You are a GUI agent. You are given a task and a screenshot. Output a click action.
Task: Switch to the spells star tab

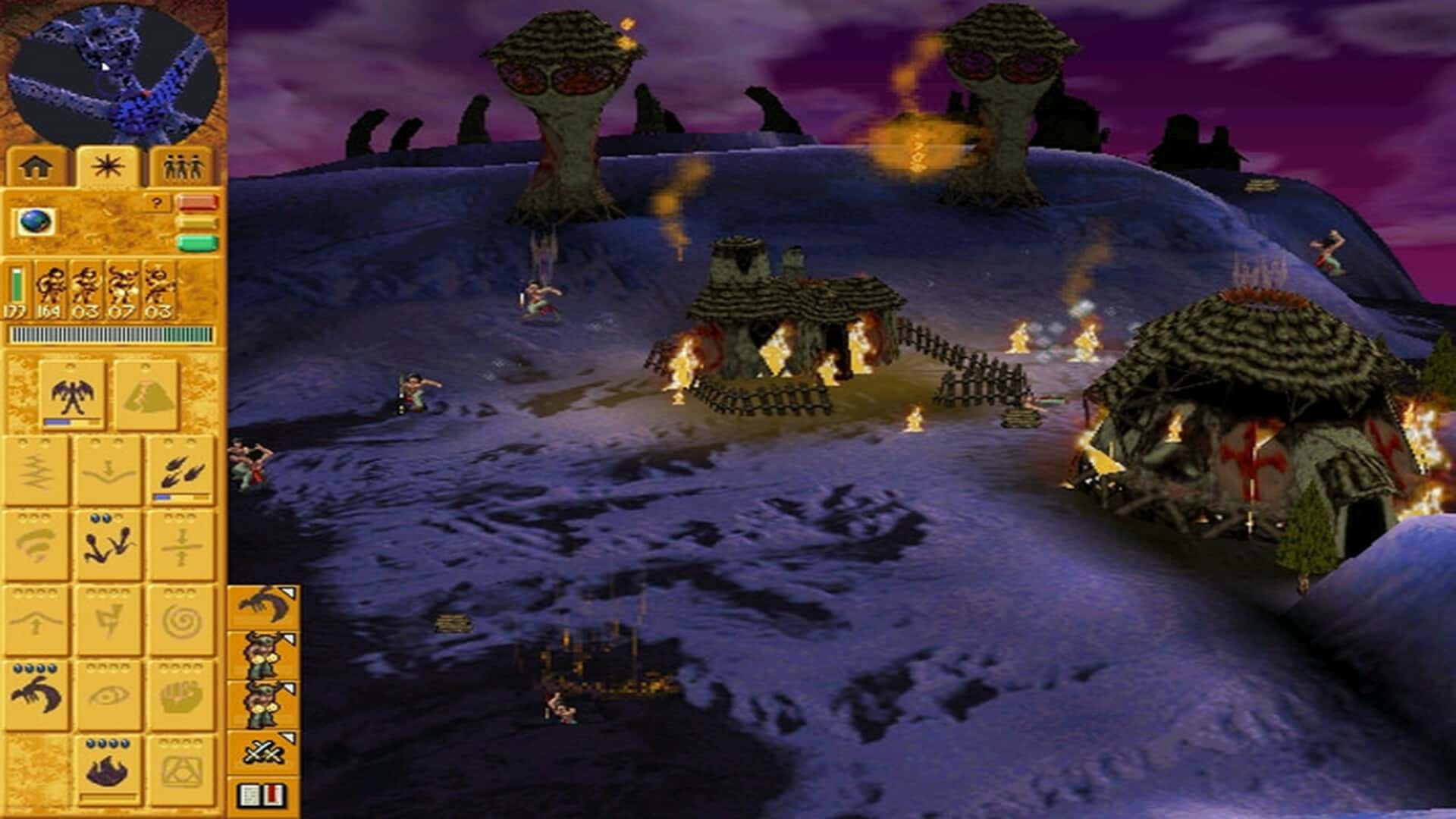click(107, 165)
